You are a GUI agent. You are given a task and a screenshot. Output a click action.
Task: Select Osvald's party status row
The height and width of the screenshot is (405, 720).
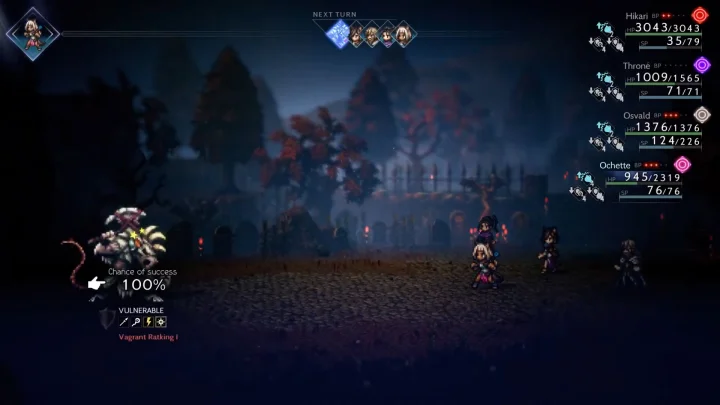pyautogui.click(x=650, y=127)
